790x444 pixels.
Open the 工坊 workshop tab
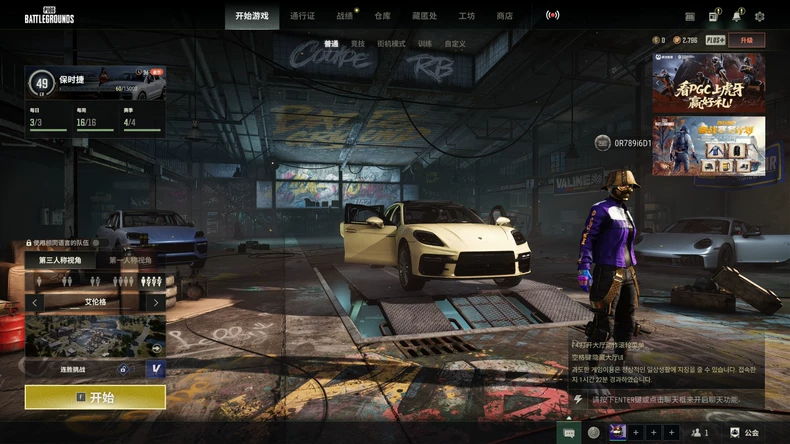[x=467, y=16]
